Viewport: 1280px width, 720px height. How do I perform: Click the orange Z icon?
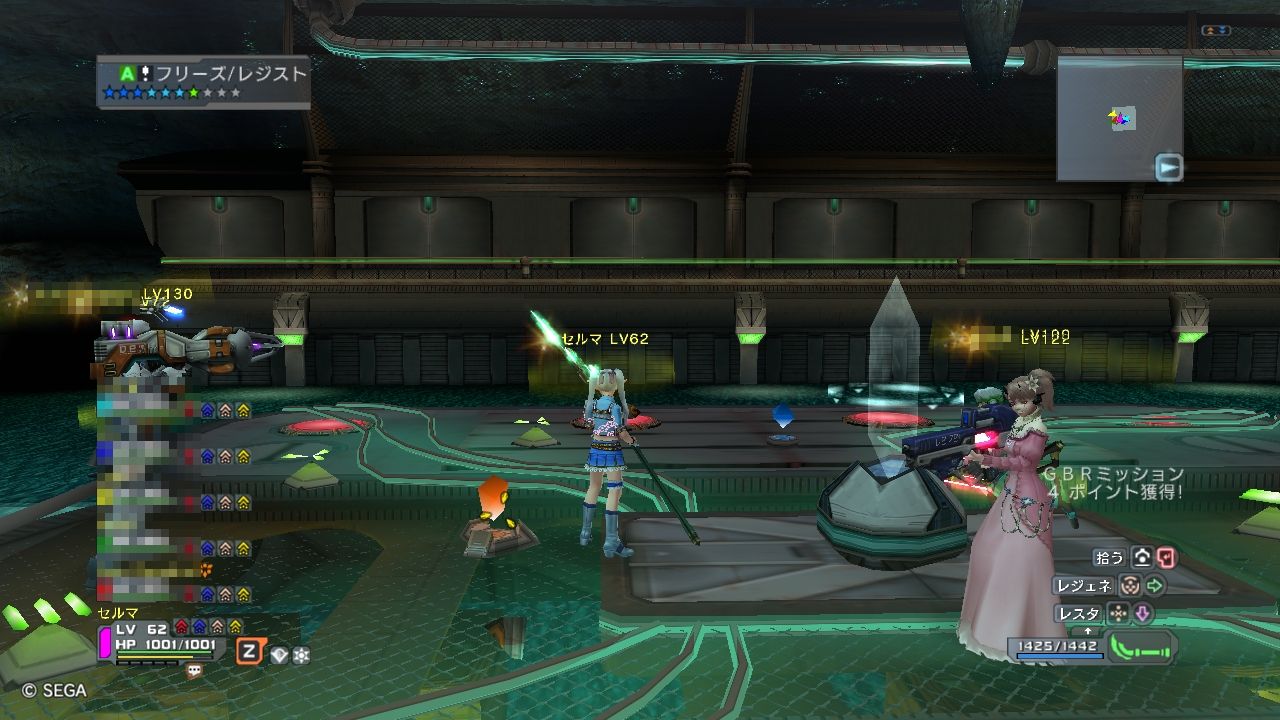pos(249,653)
